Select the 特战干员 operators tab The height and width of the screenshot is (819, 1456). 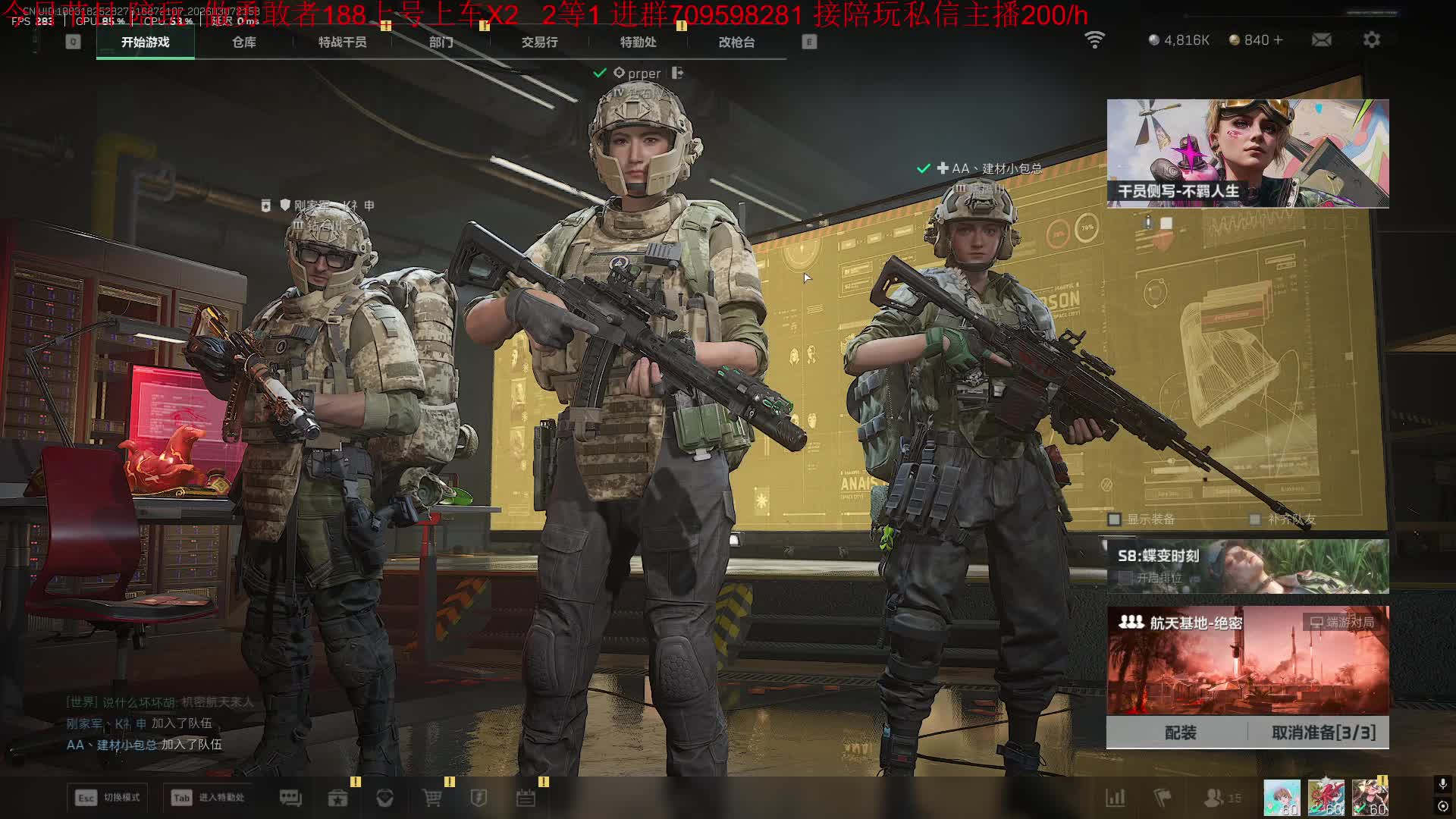click(x=342, y=42)
